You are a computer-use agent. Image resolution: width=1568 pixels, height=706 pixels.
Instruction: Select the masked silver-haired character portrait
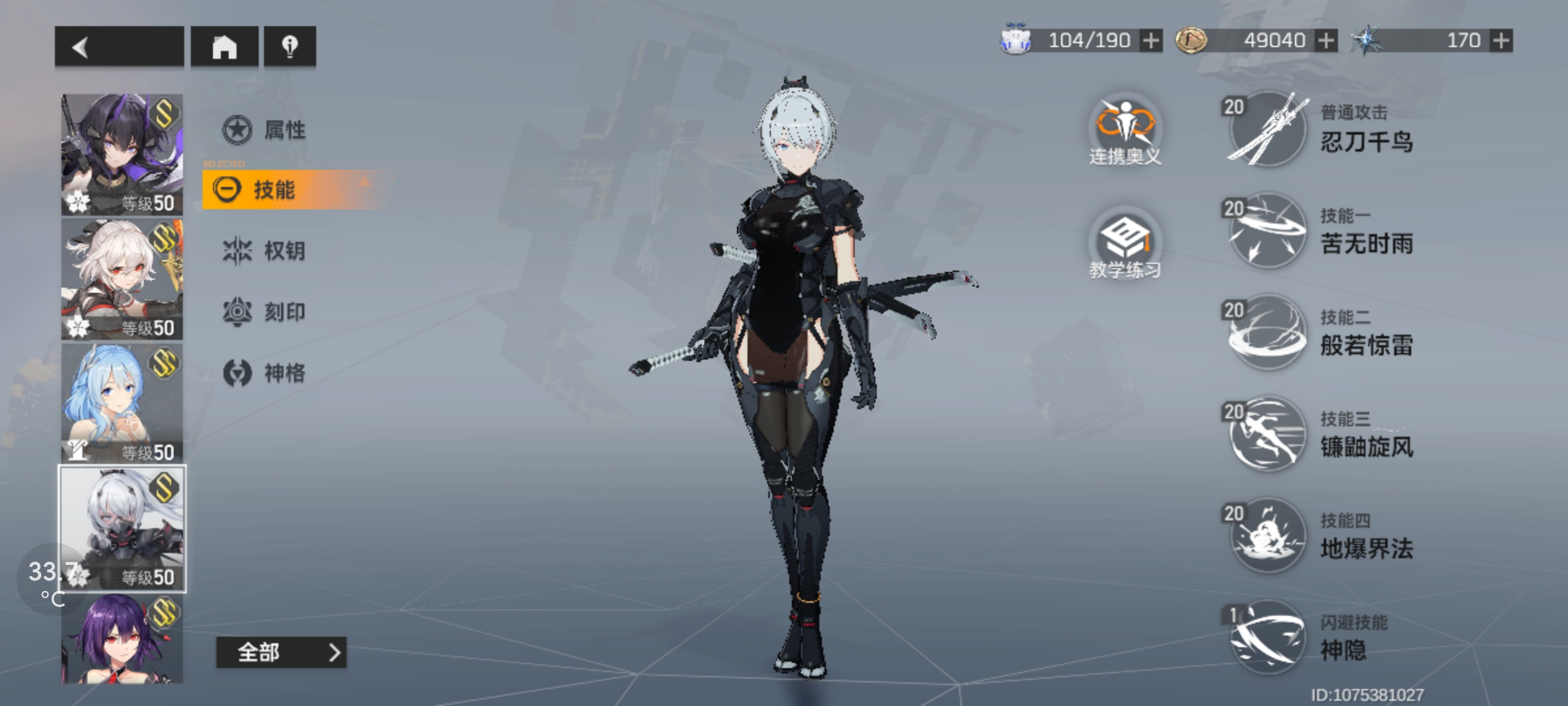tap(122, 528)
